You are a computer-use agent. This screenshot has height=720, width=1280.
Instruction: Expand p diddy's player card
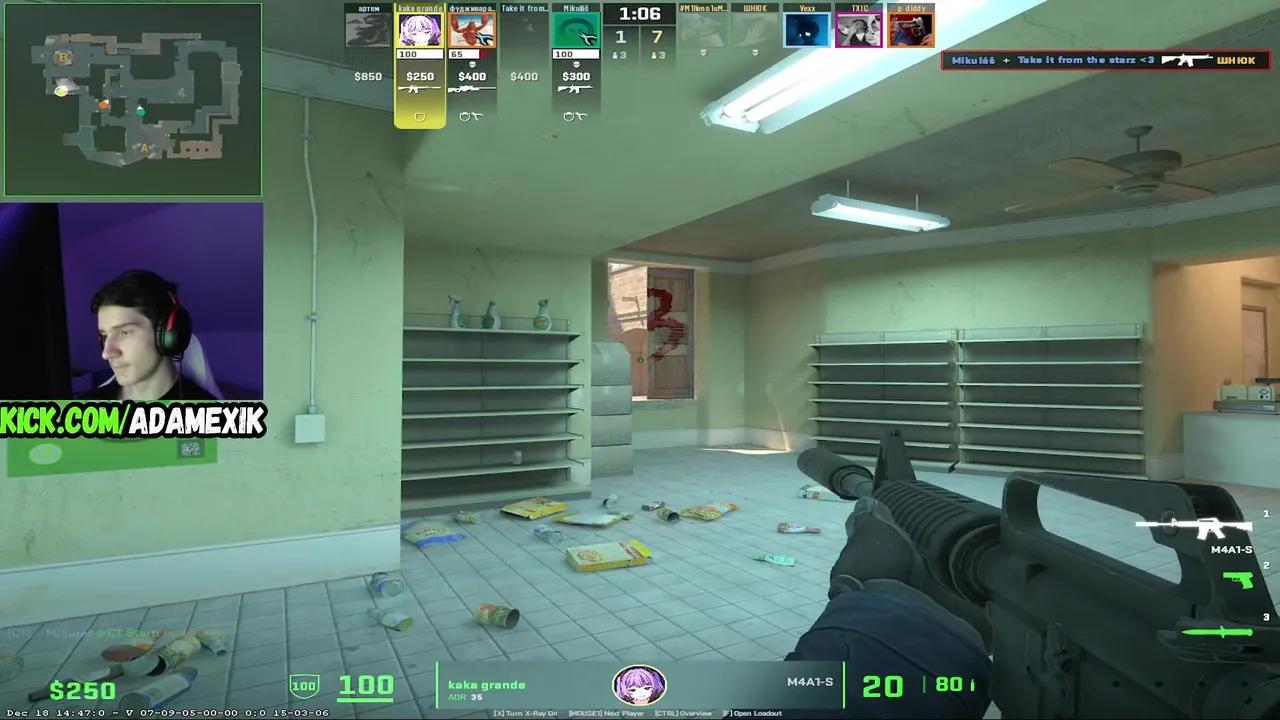pos(913,29)
